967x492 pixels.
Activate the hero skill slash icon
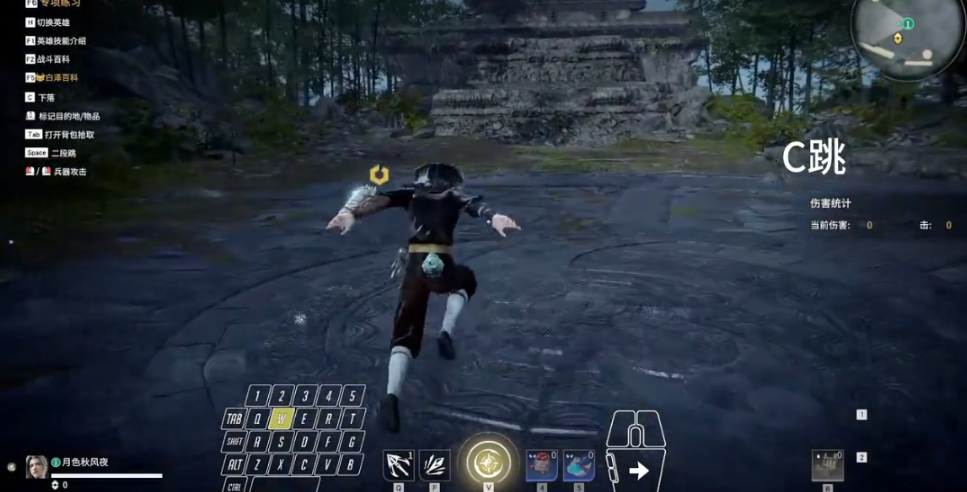tap(434, 465)
